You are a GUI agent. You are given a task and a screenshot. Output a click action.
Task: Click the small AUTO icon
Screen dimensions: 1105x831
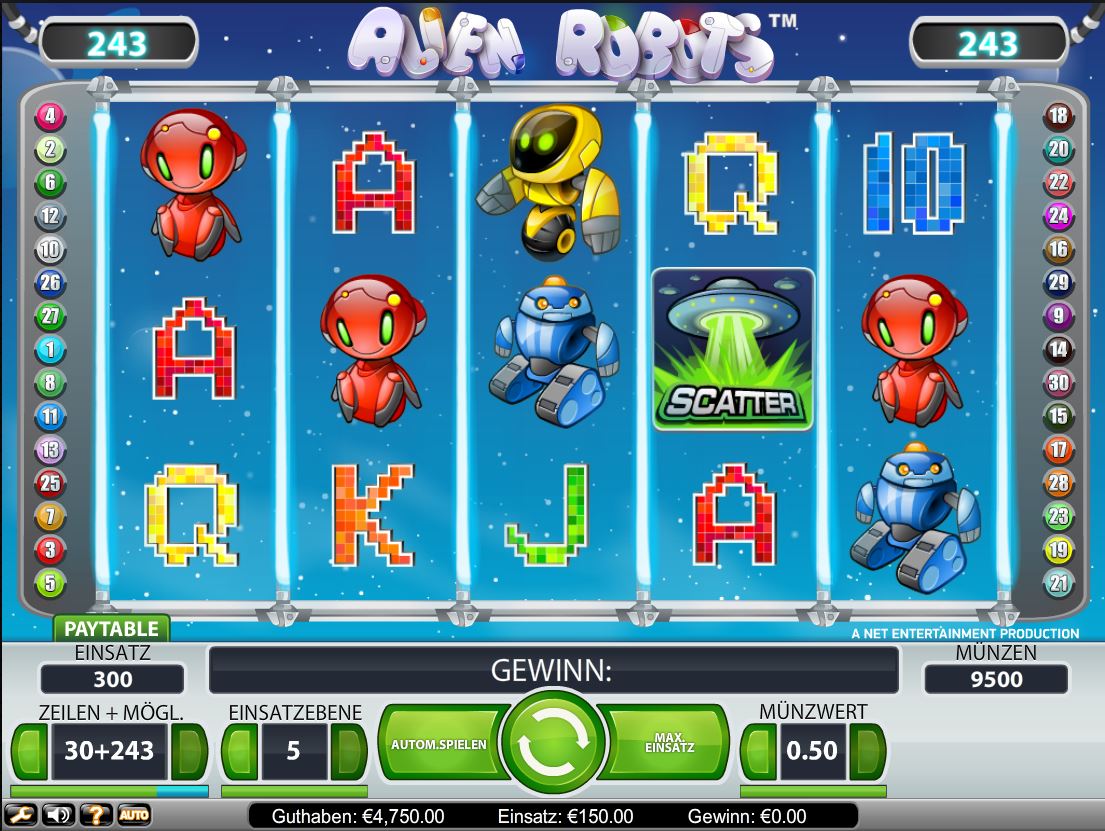tap(134, 815)
